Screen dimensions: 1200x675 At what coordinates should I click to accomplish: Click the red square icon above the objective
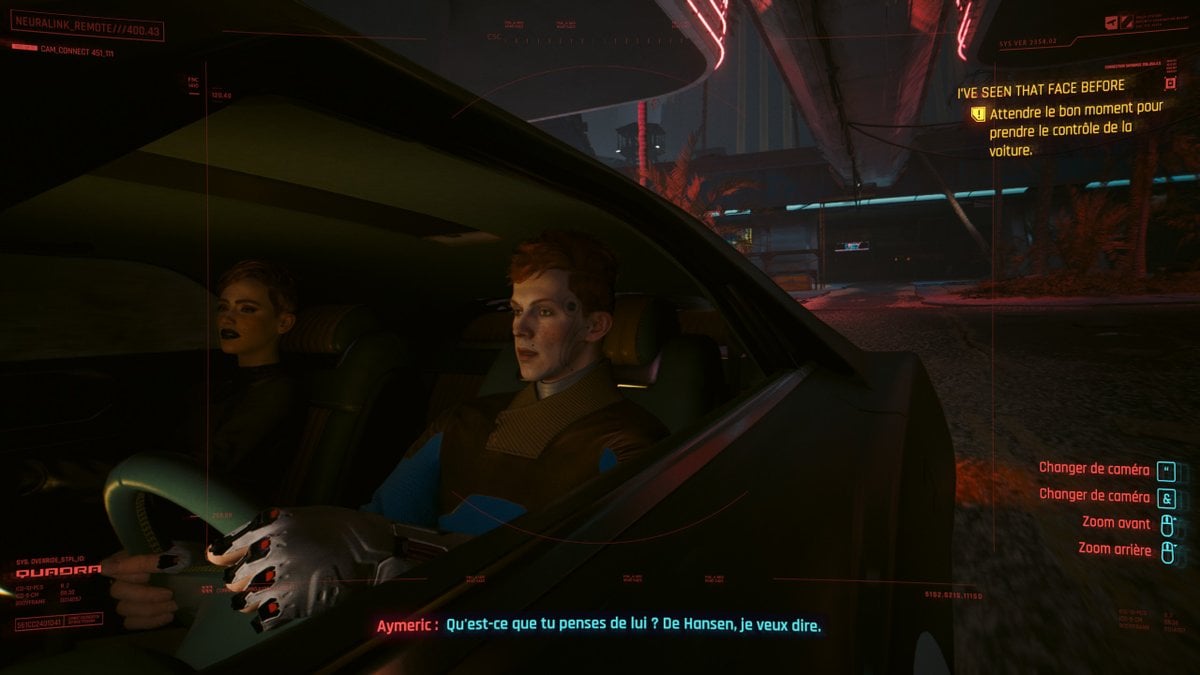1169,86
